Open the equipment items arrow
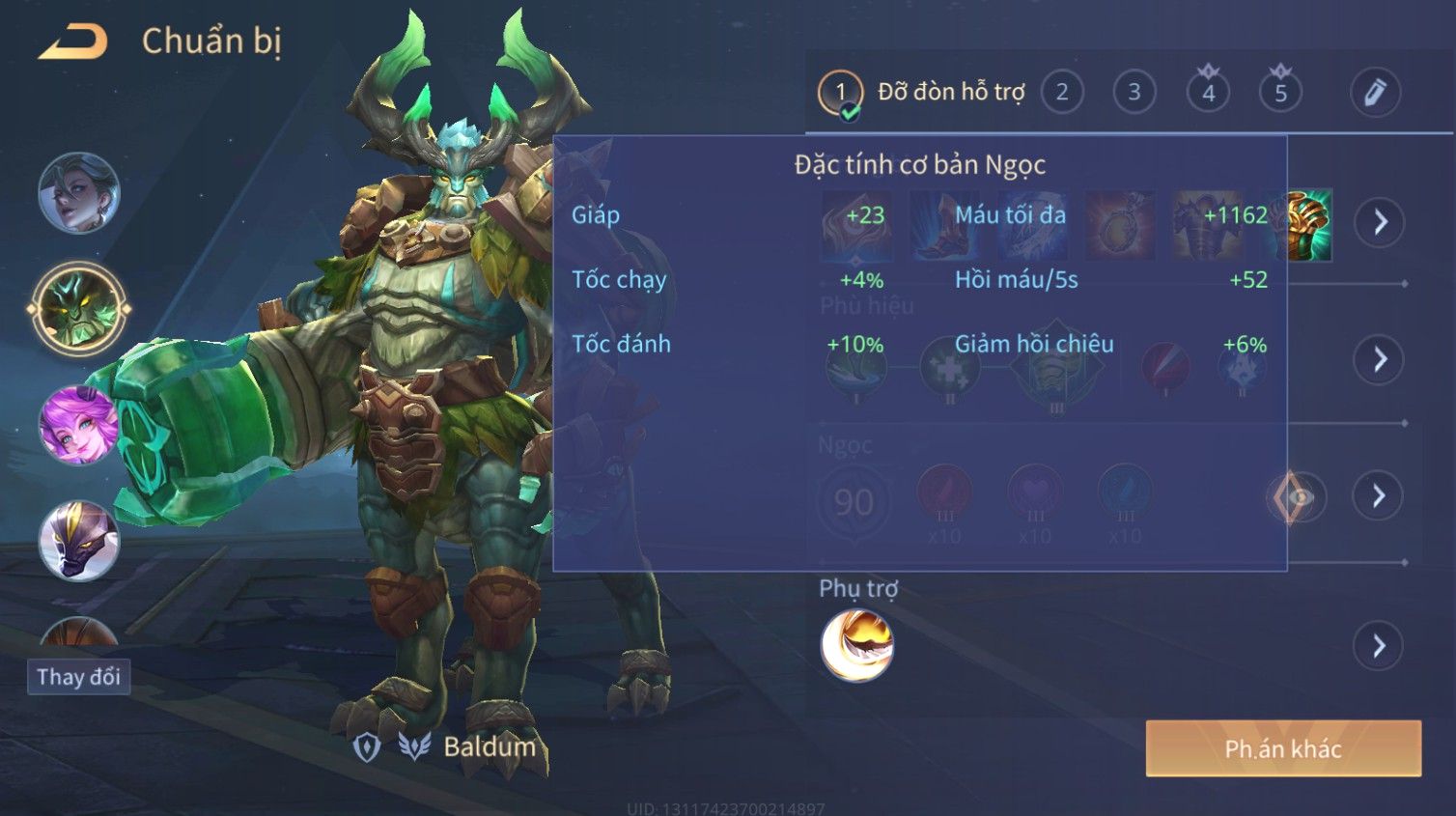 (1379, 222)
